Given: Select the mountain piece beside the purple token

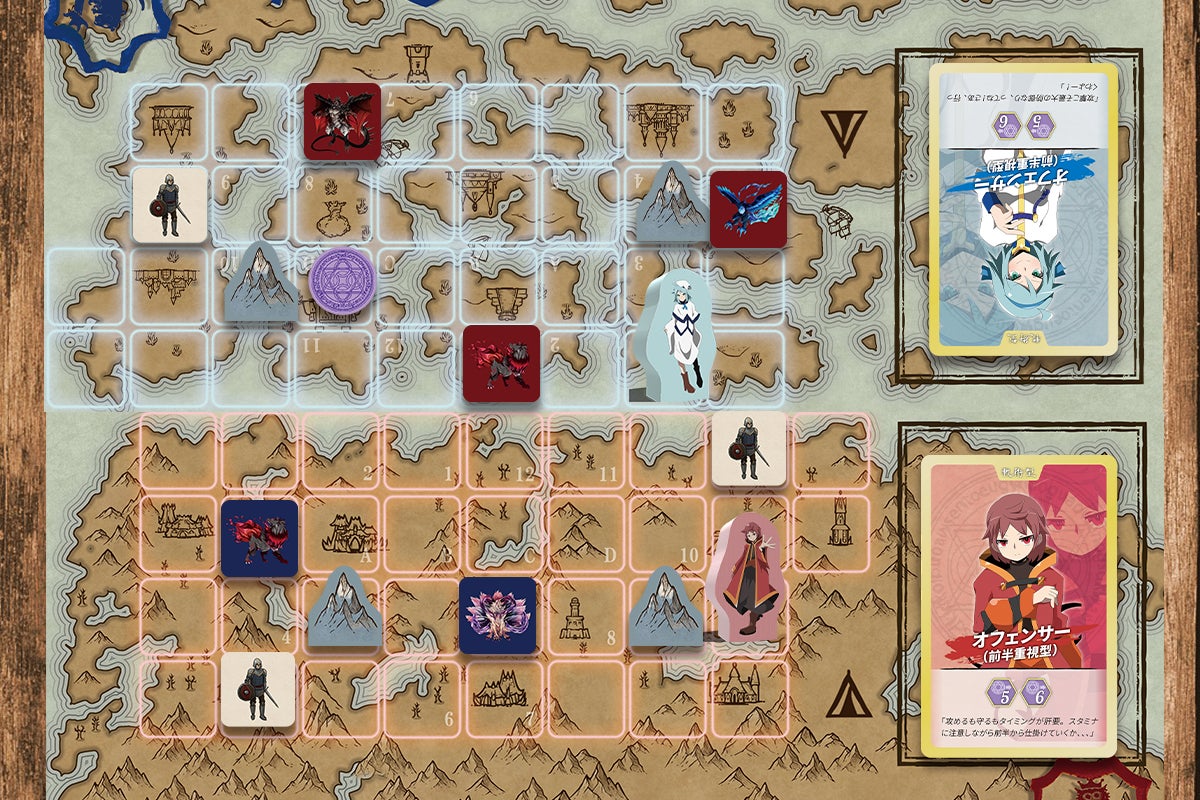Looking at the screenshot, I should [259, 283].
